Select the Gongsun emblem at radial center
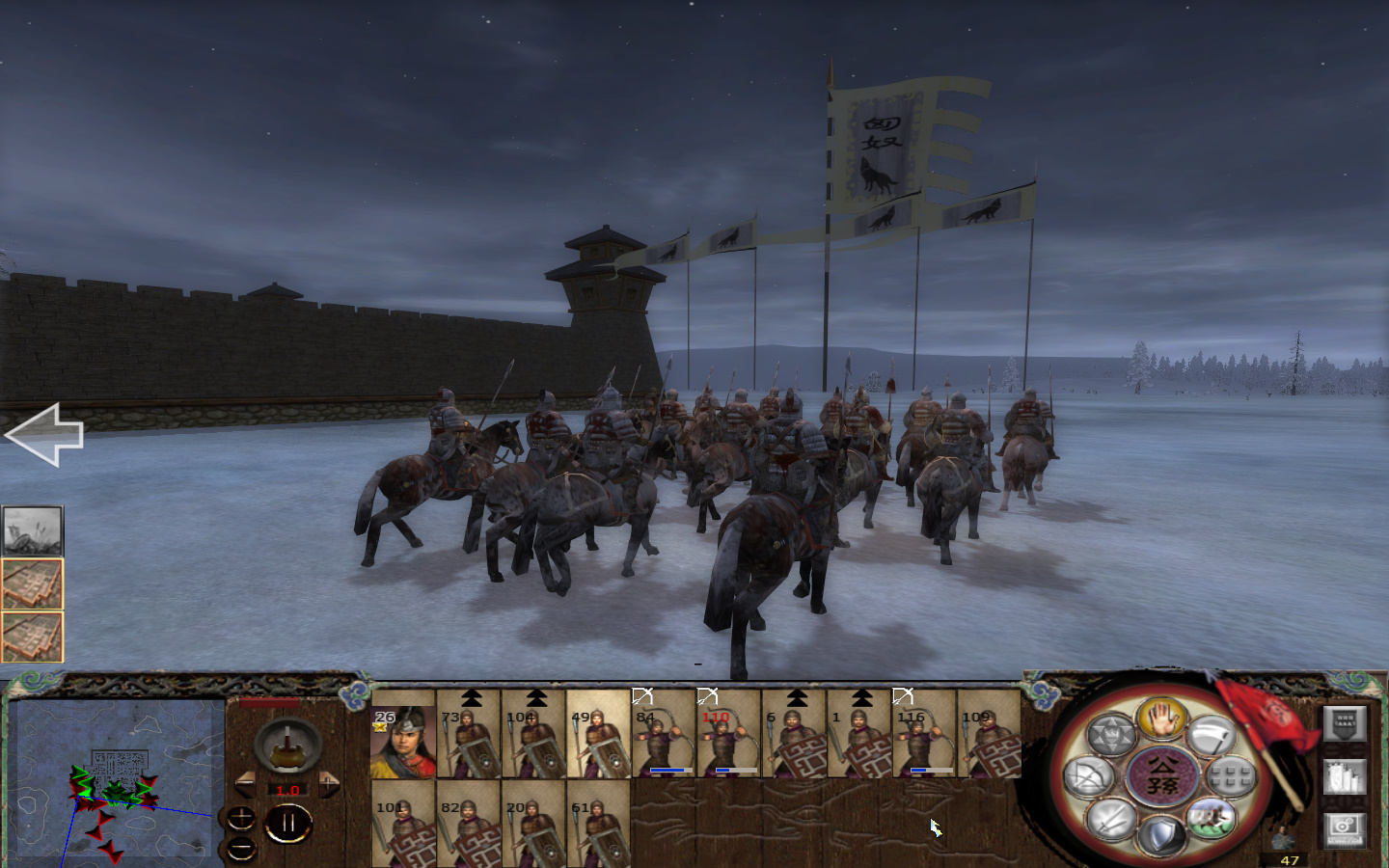The width and height of the screenshot is (1389, 868). 1164,774
